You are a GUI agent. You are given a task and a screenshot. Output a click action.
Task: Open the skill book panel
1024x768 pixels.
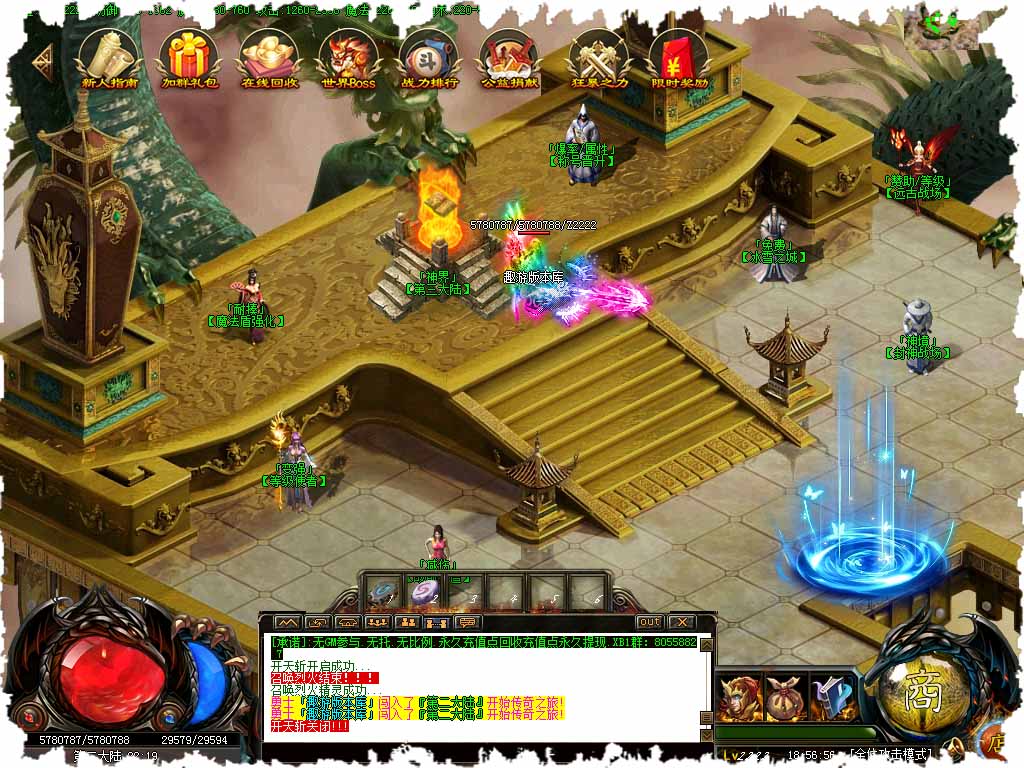832,697
